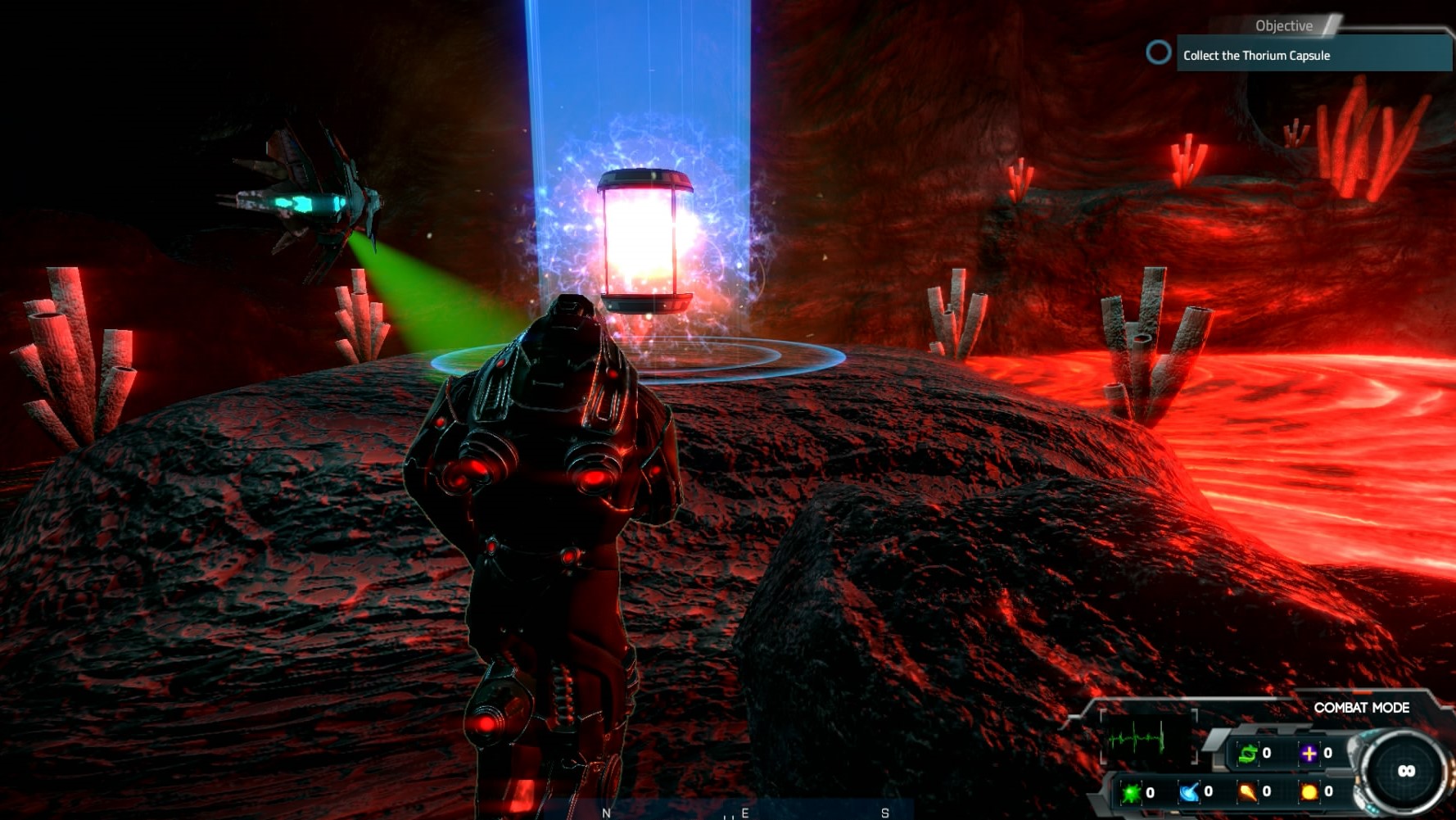Click the orange flame resource icon

(x=1249, y=793)
